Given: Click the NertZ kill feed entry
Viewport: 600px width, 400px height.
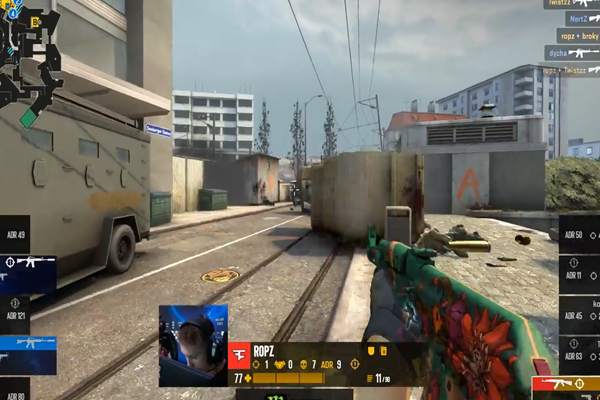Looking at the screenshot, I should [577, 19].
